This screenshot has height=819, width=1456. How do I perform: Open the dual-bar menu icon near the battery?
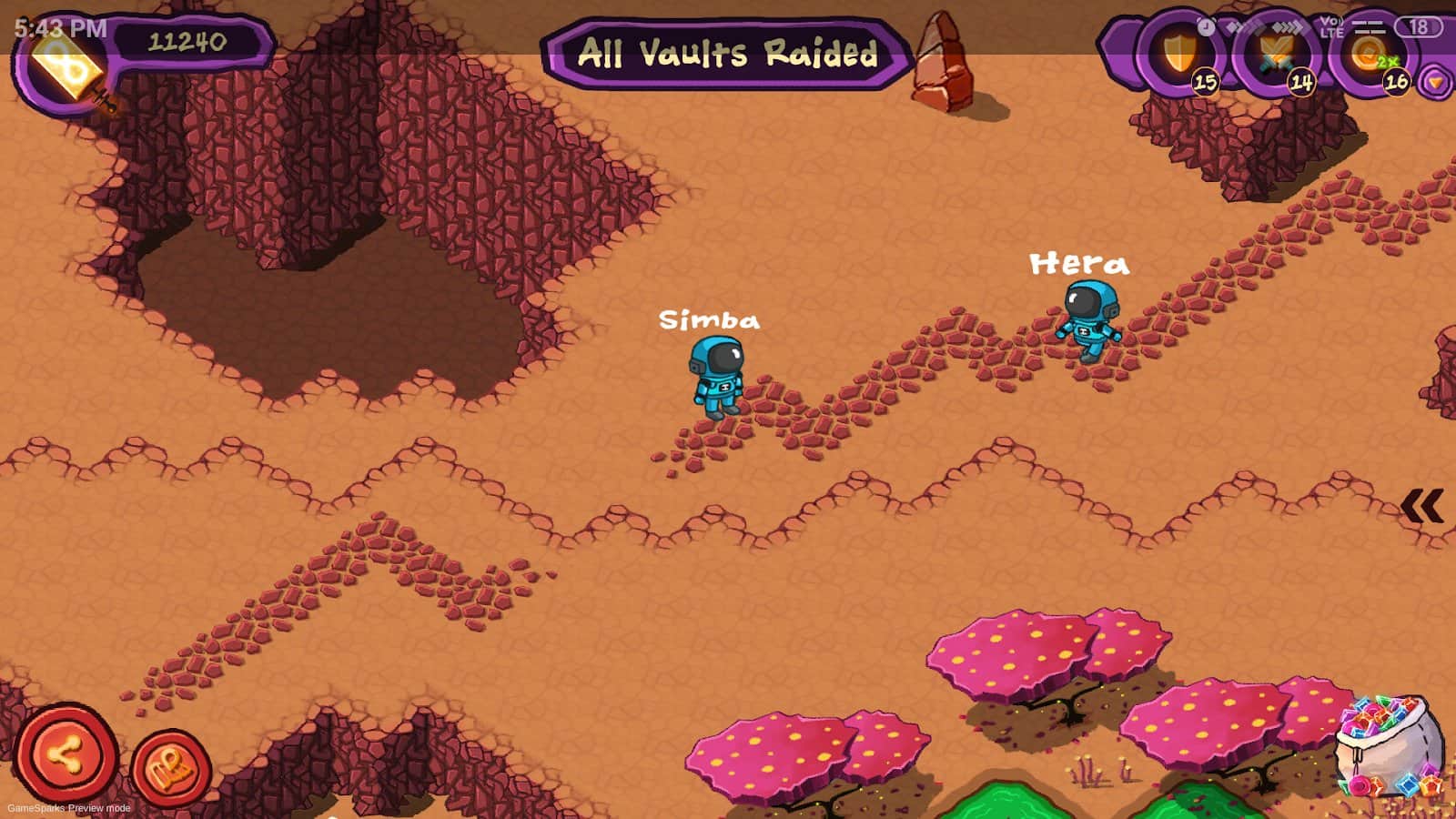tap(1368, 26)
